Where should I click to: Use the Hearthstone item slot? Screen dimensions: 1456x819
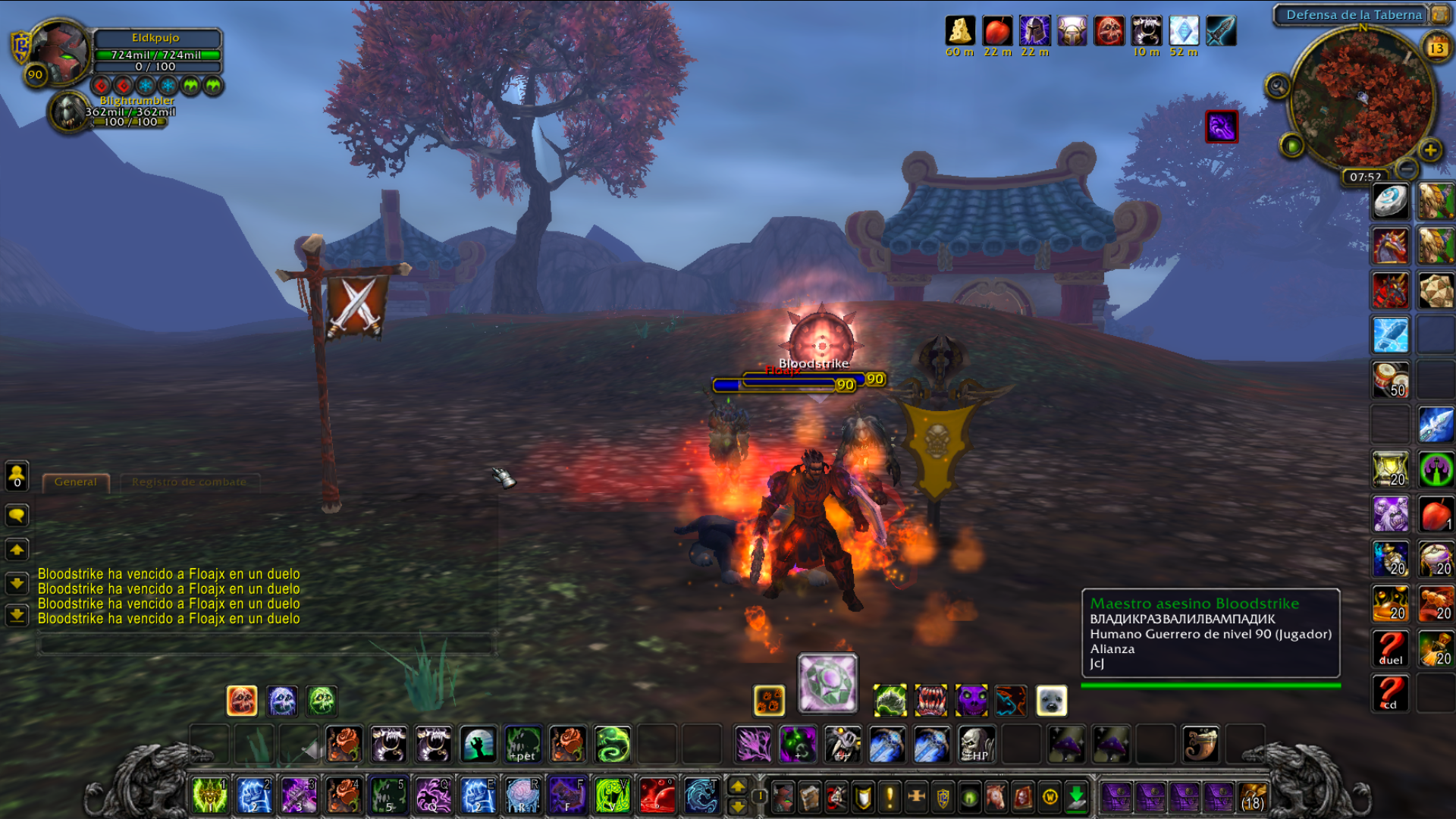point(1390,202)
